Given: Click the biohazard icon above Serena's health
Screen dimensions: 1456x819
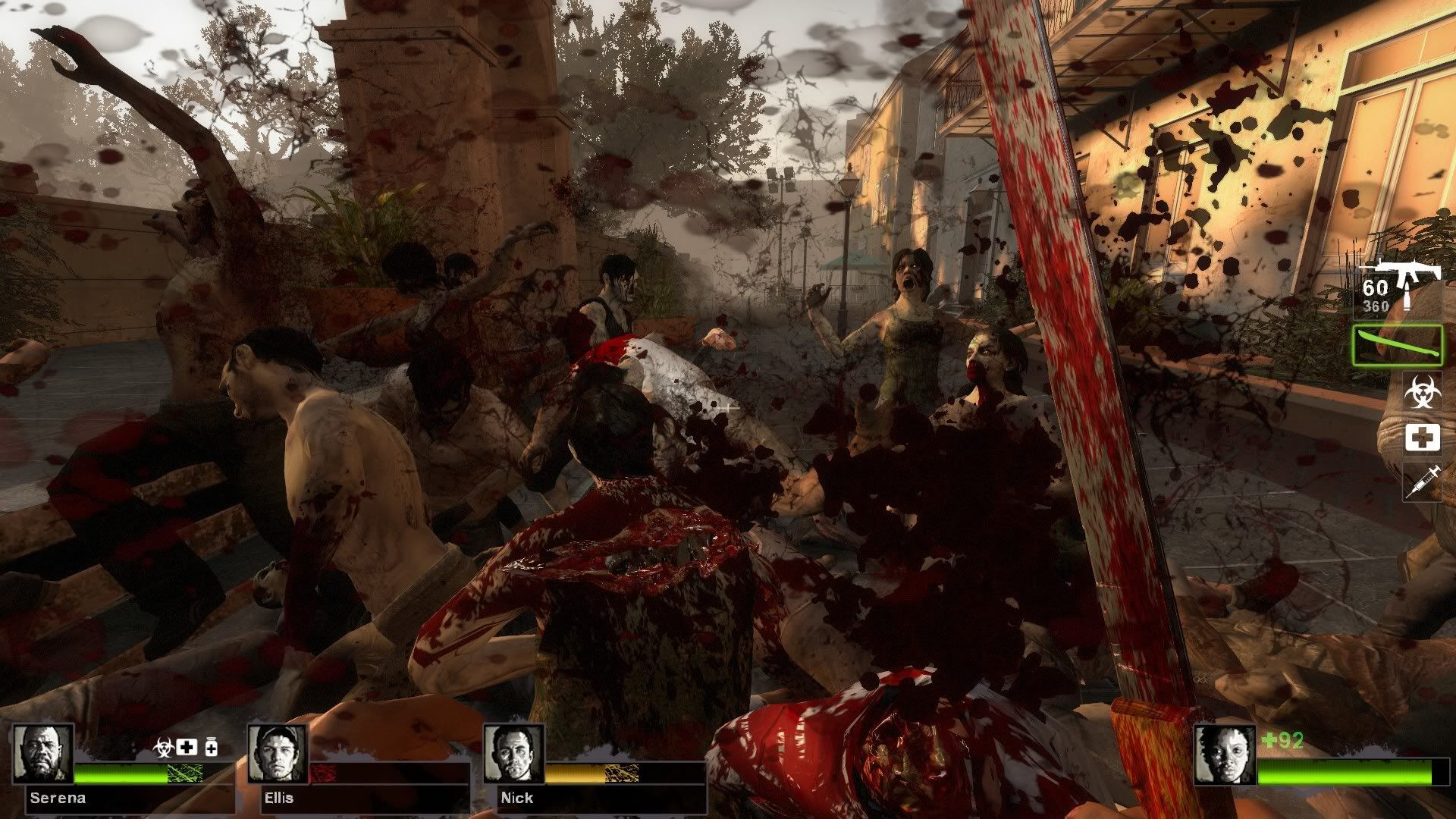Looking at the screenshot, I should click(x=165, y=746).
